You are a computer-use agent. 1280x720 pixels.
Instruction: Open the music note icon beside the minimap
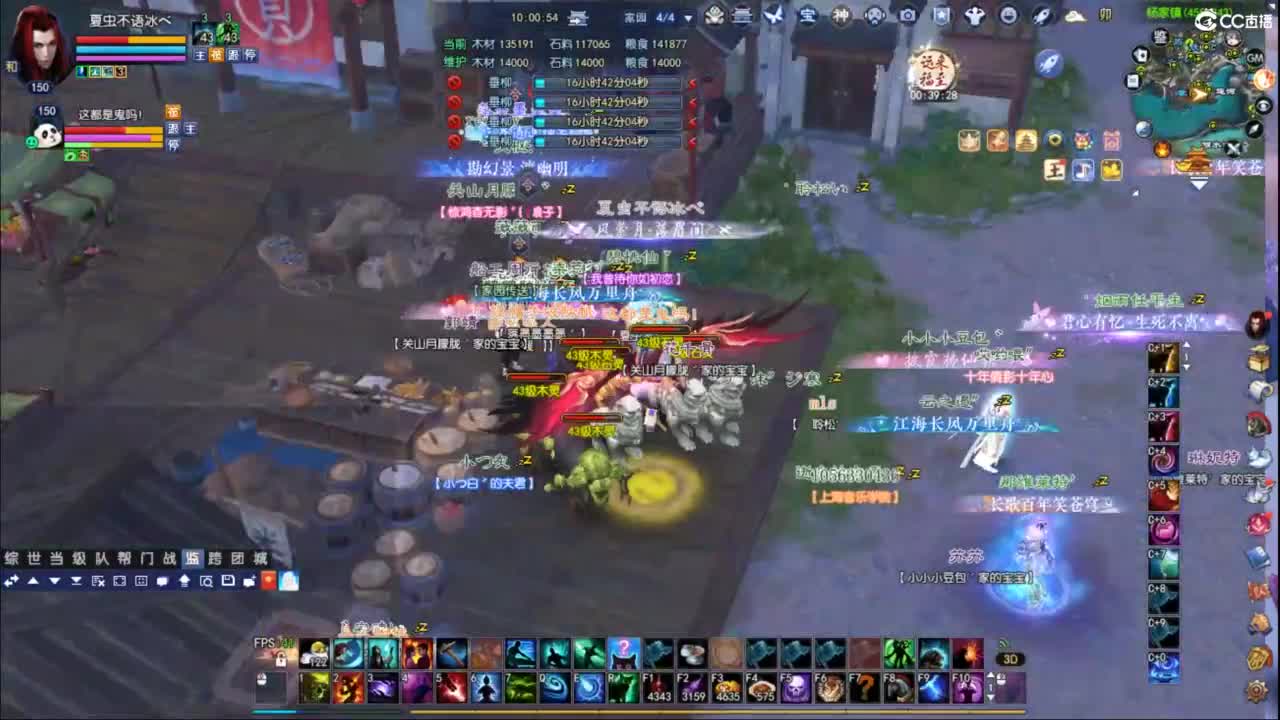[1082, 169]
